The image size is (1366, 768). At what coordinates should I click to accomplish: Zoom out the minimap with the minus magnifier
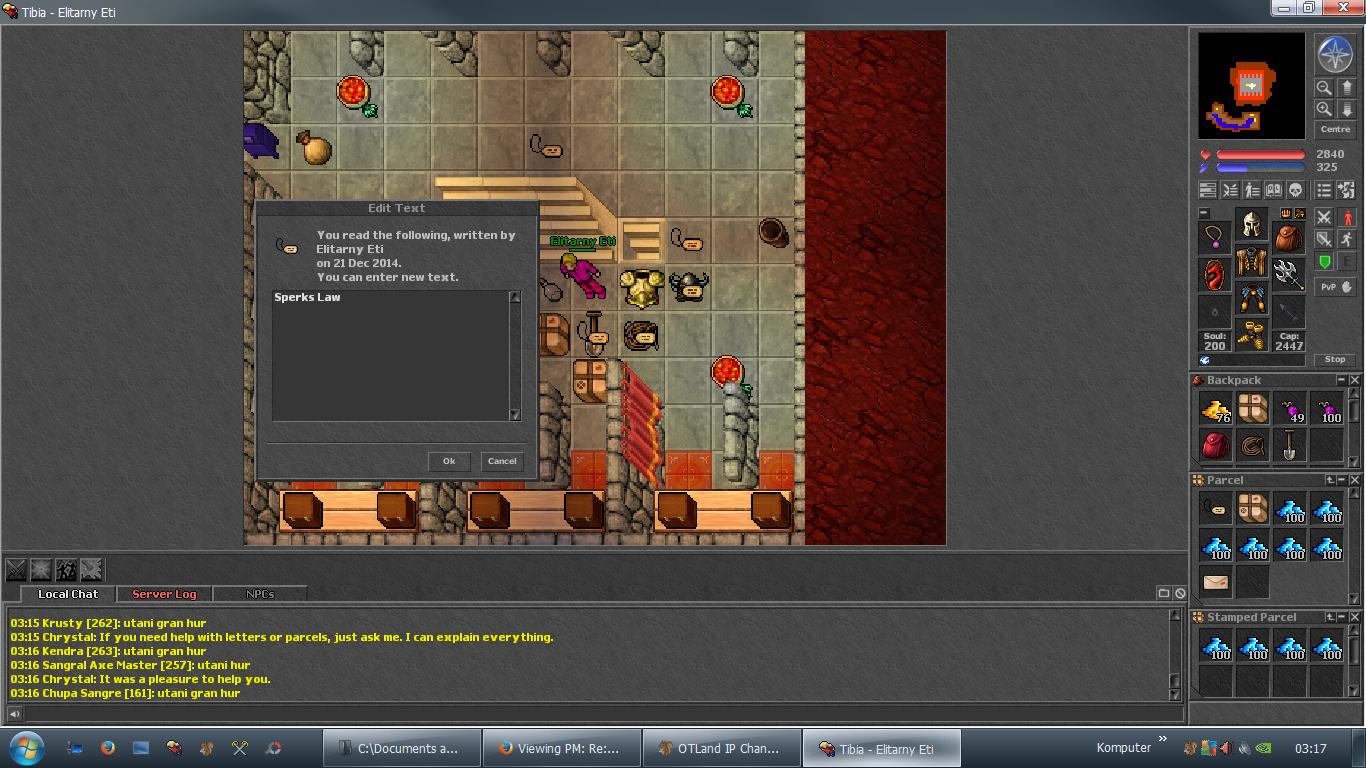(x=1324, y=88)
